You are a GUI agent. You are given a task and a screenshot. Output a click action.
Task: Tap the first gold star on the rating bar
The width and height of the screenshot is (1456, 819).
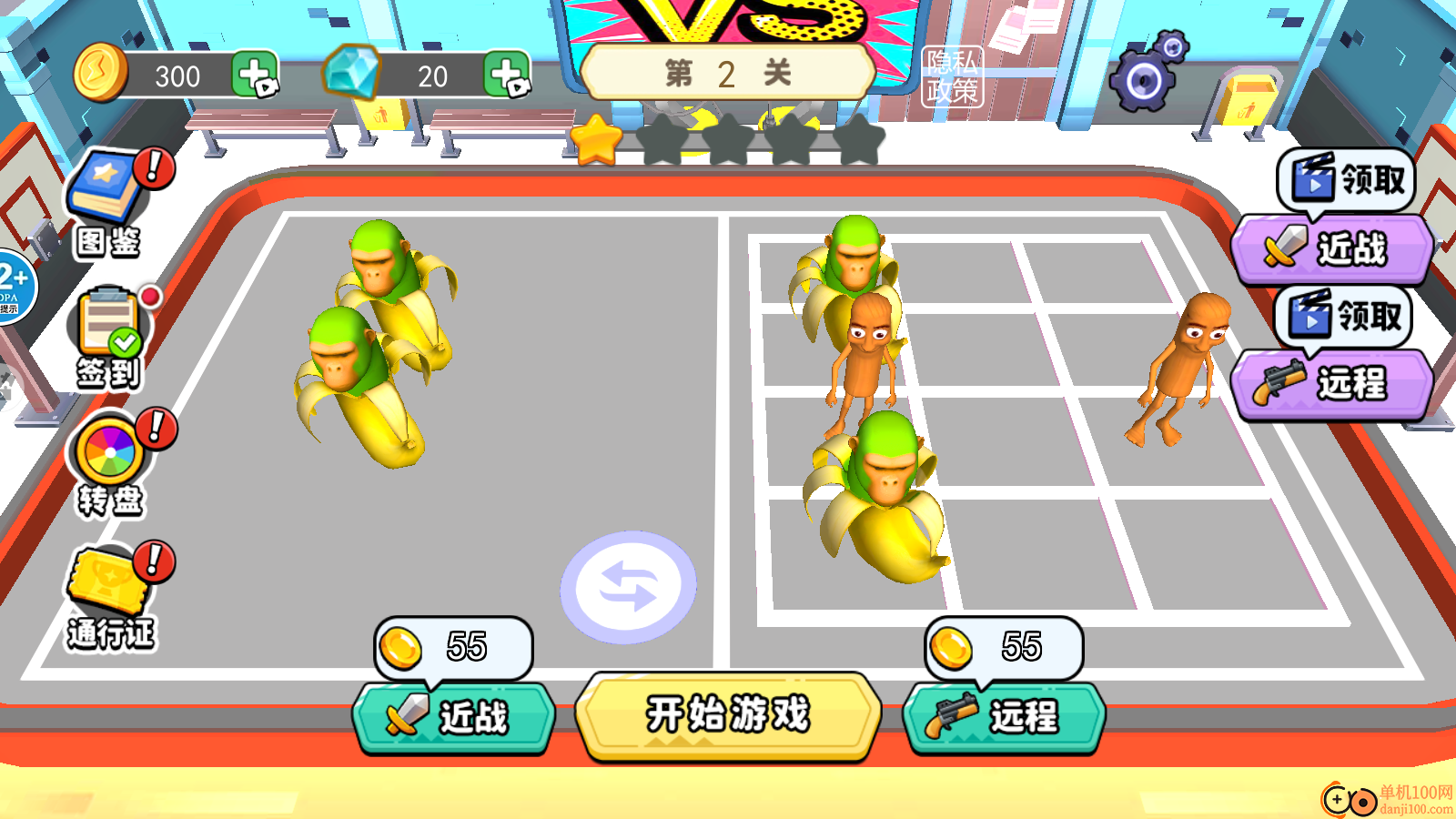pyautogui.click(x=595, y=140)
